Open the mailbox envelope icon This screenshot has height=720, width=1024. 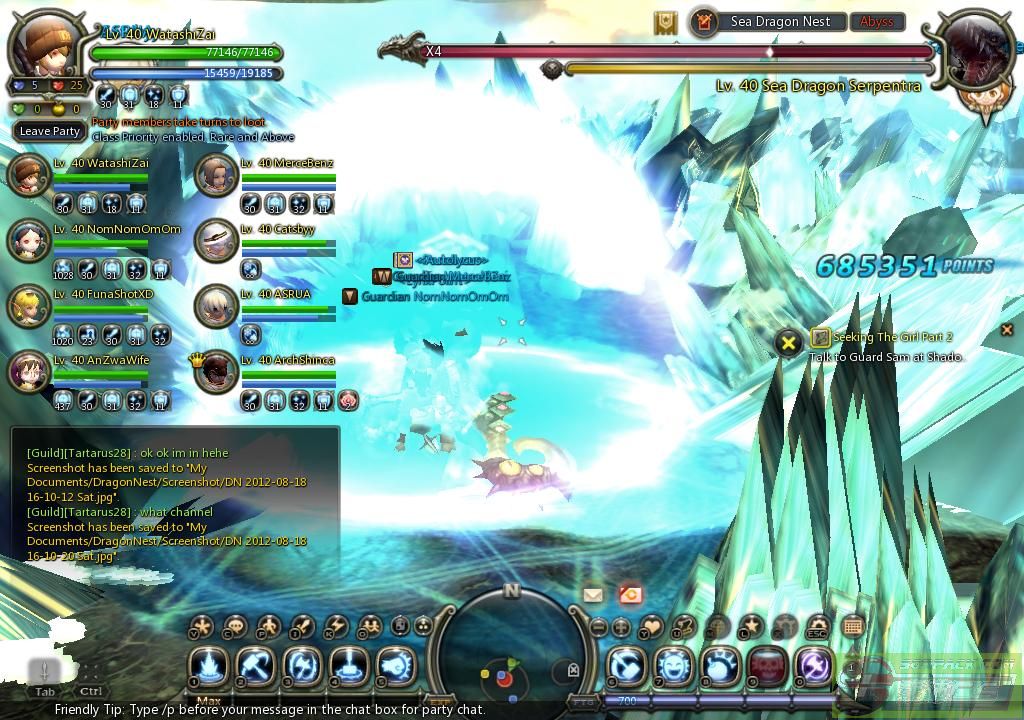pos(593,595)
